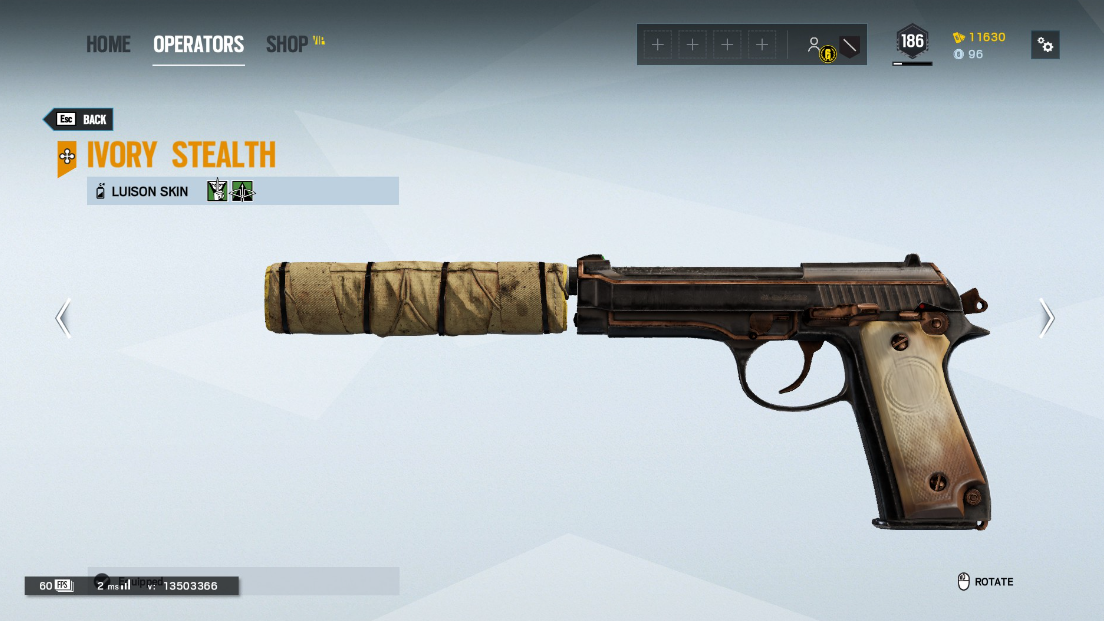
Task: View the level 186 clearance badge
Action: (x=912, y=42)
